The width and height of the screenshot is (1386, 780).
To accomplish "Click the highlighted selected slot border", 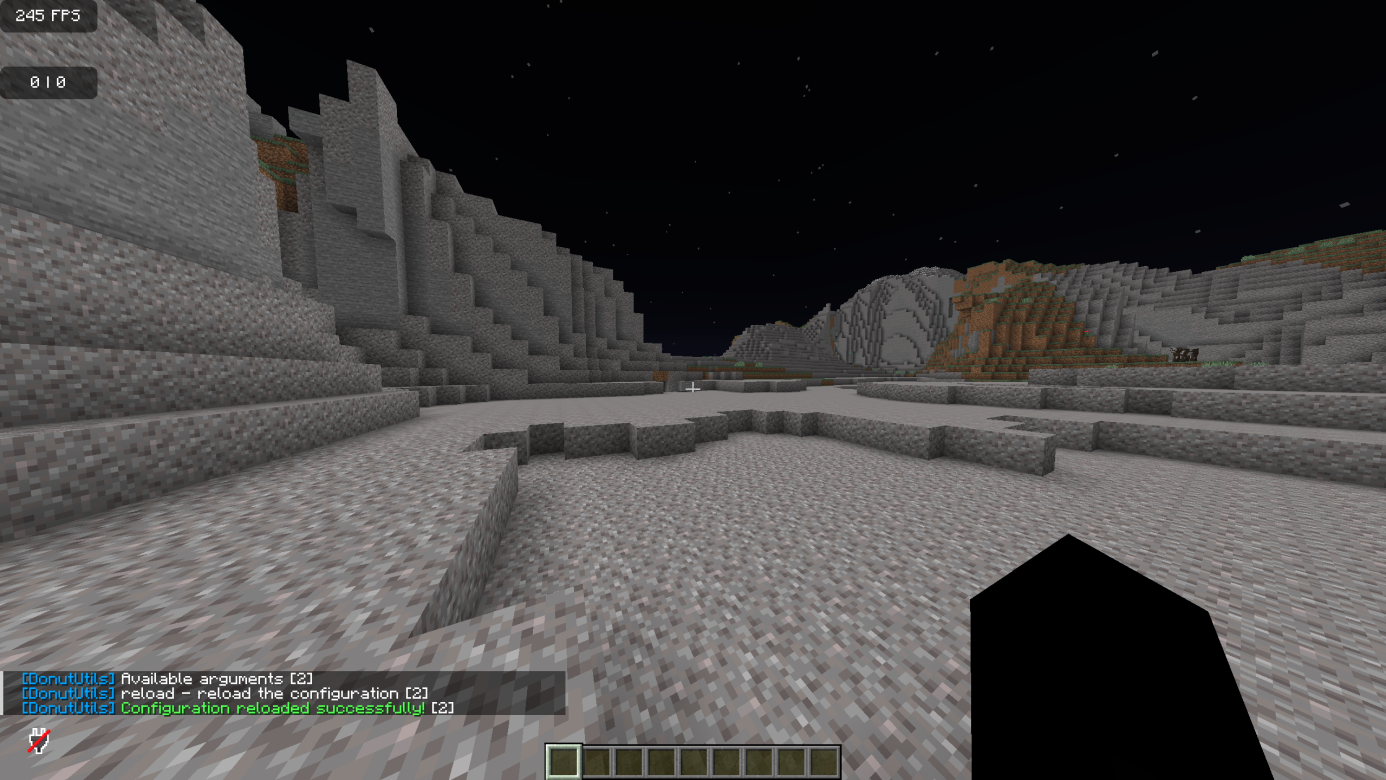I will pos(563,761).
